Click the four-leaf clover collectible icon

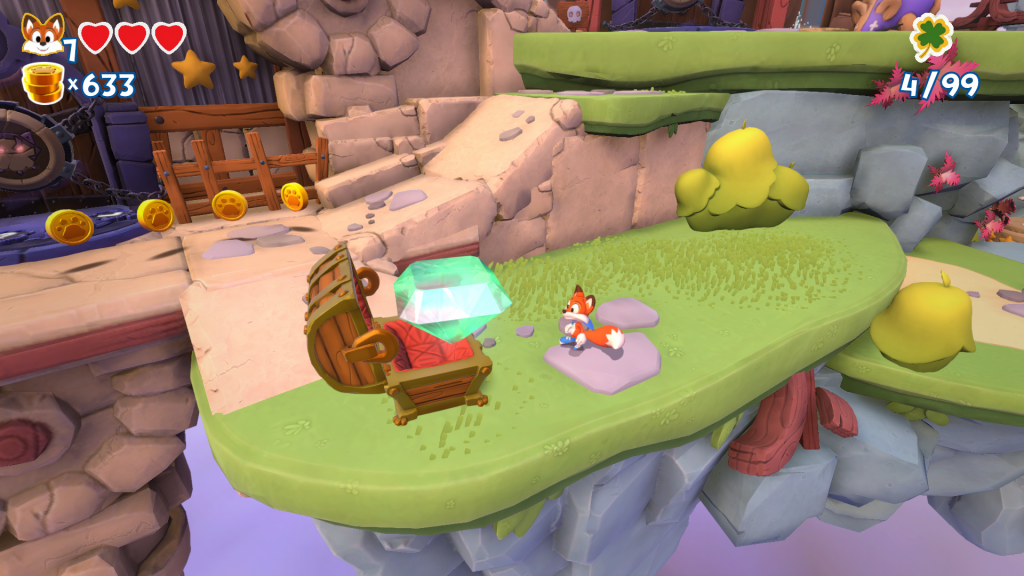[931, 37]
